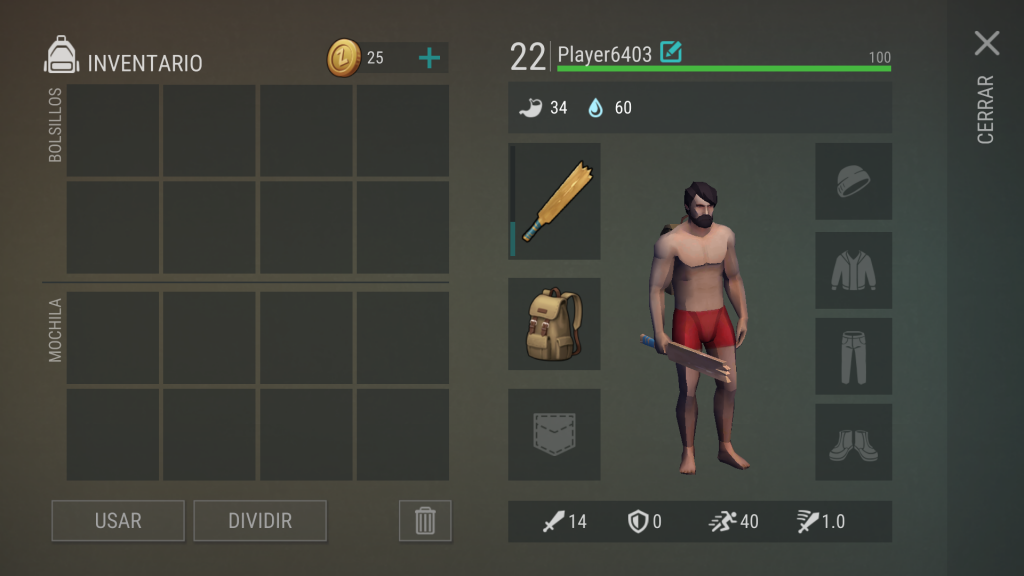
Task: Select the empty pants equipment slot
Action: (853, 356)
